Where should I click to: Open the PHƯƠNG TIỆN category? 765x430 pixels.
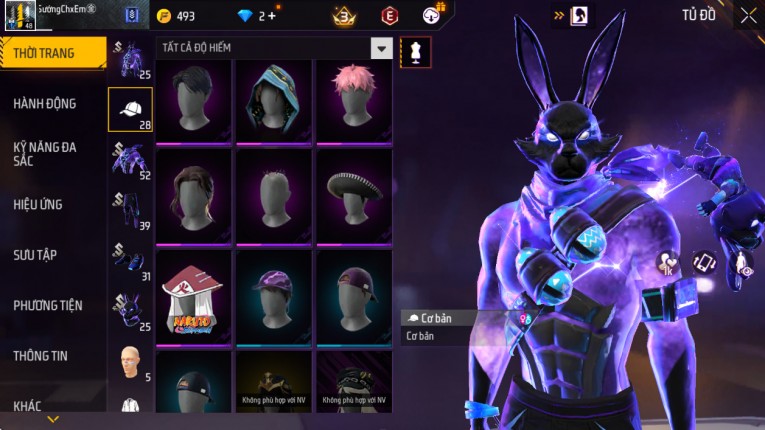(x=48, y=305)
